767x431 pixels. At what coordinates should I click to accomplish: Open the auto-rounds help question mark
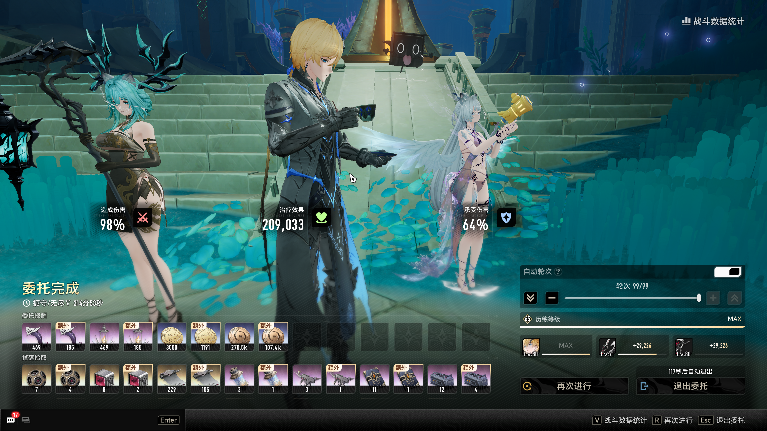coord(558,272)
